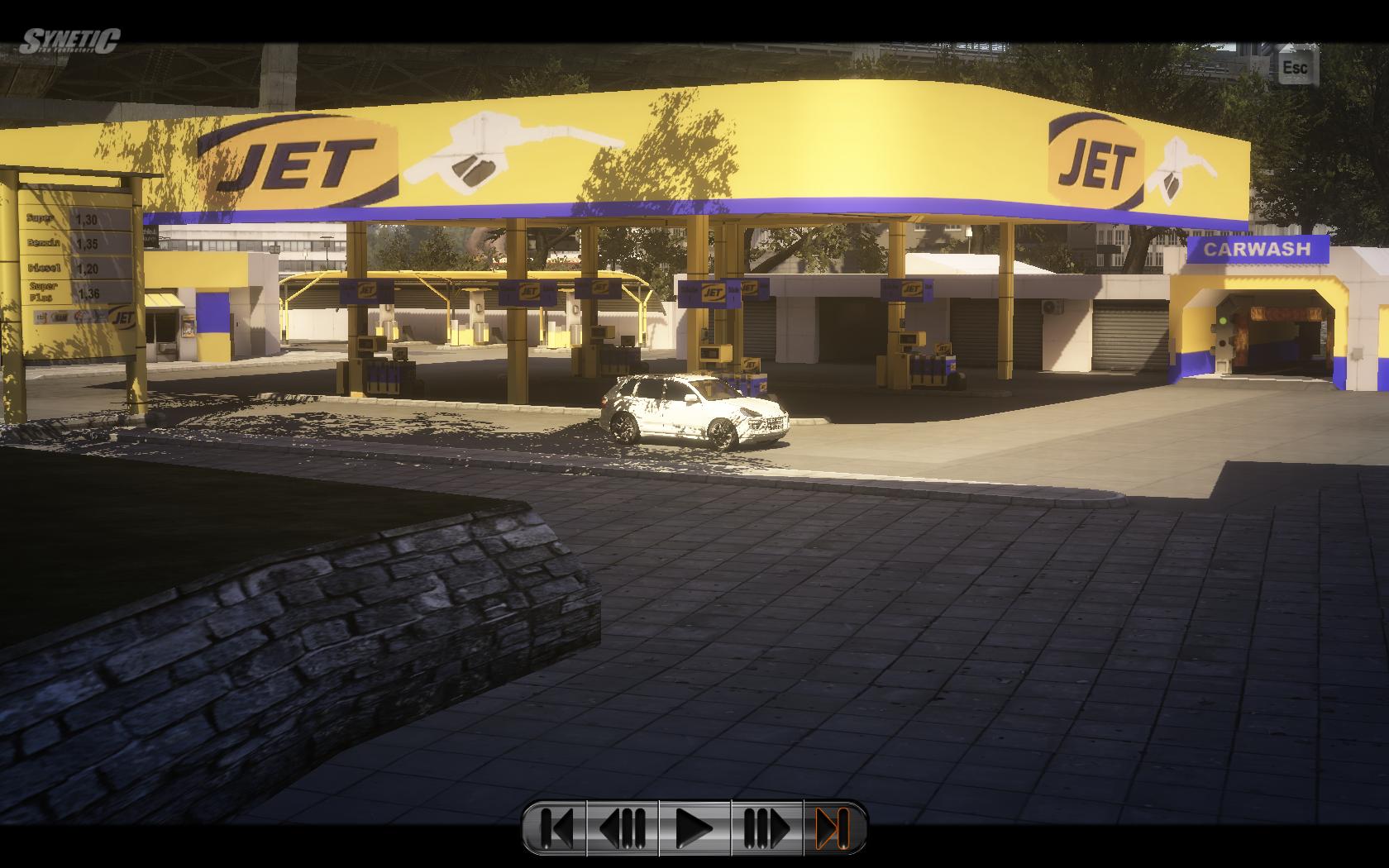
Task: Skip to the end of the replay
Action: [x=833, y=827]
